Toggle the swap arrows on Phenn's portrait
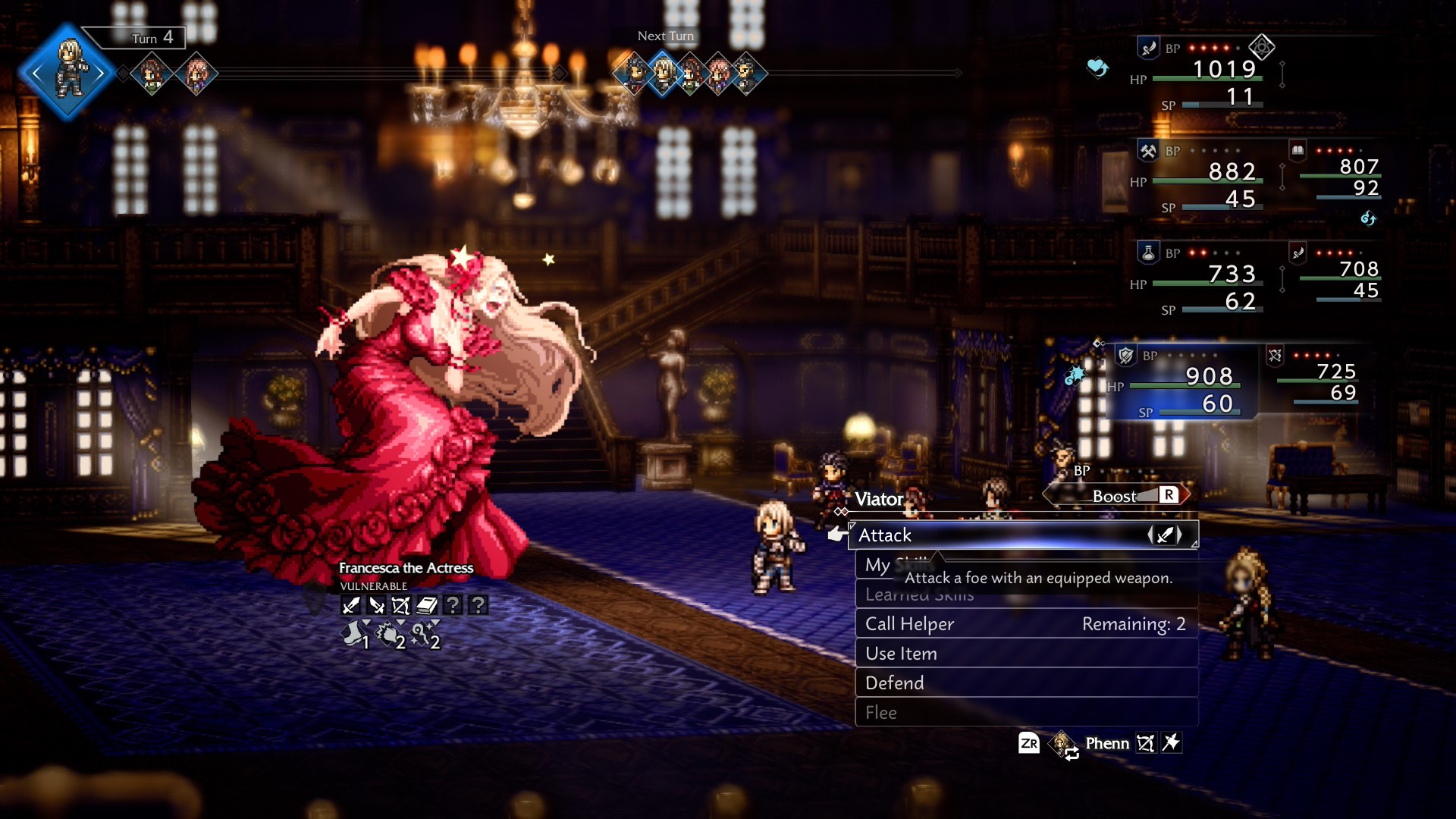 pos(1072,754)
